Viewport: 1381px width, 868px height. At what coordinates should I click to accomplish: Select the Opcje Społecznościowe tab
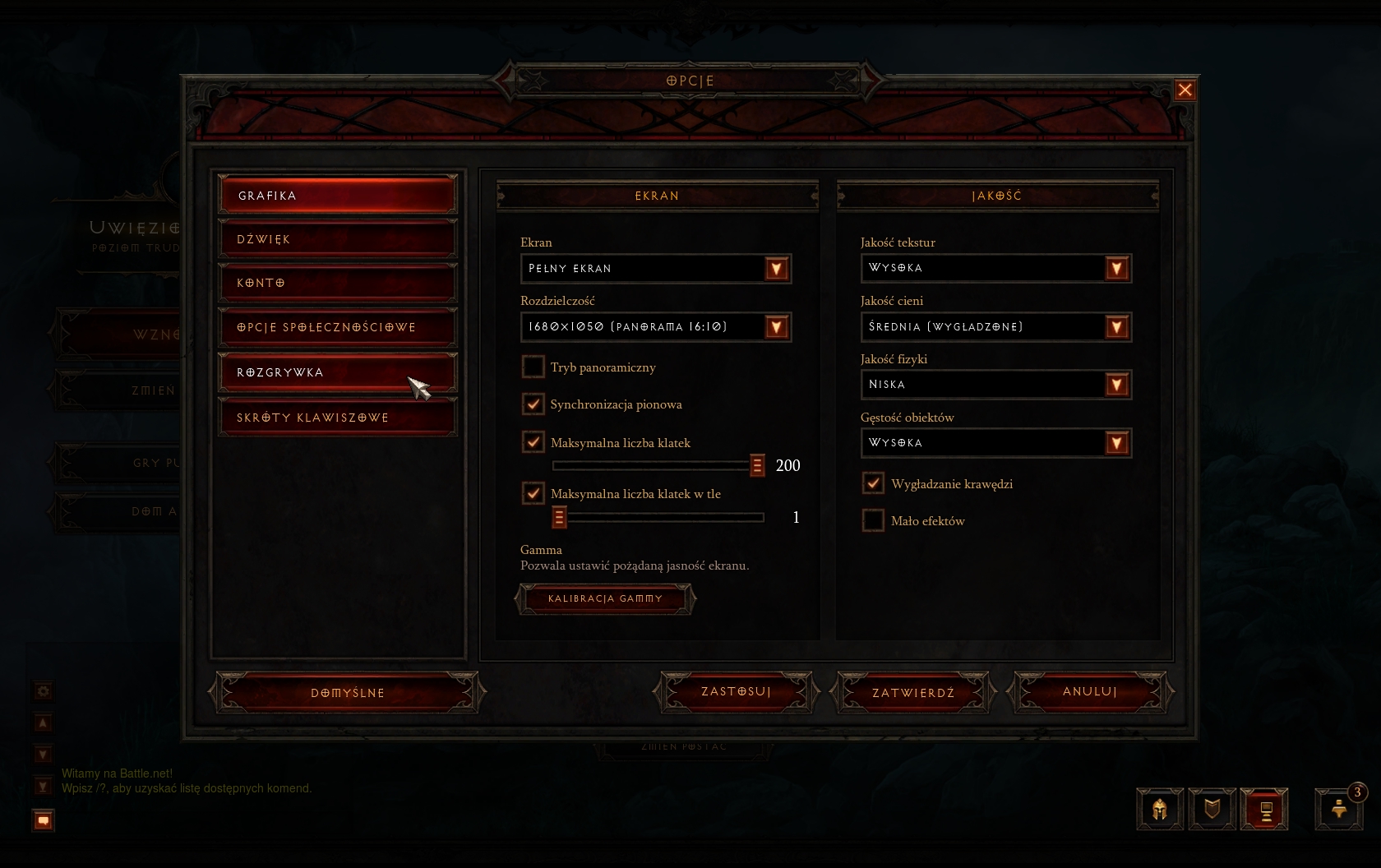click(x=337, y=327)
